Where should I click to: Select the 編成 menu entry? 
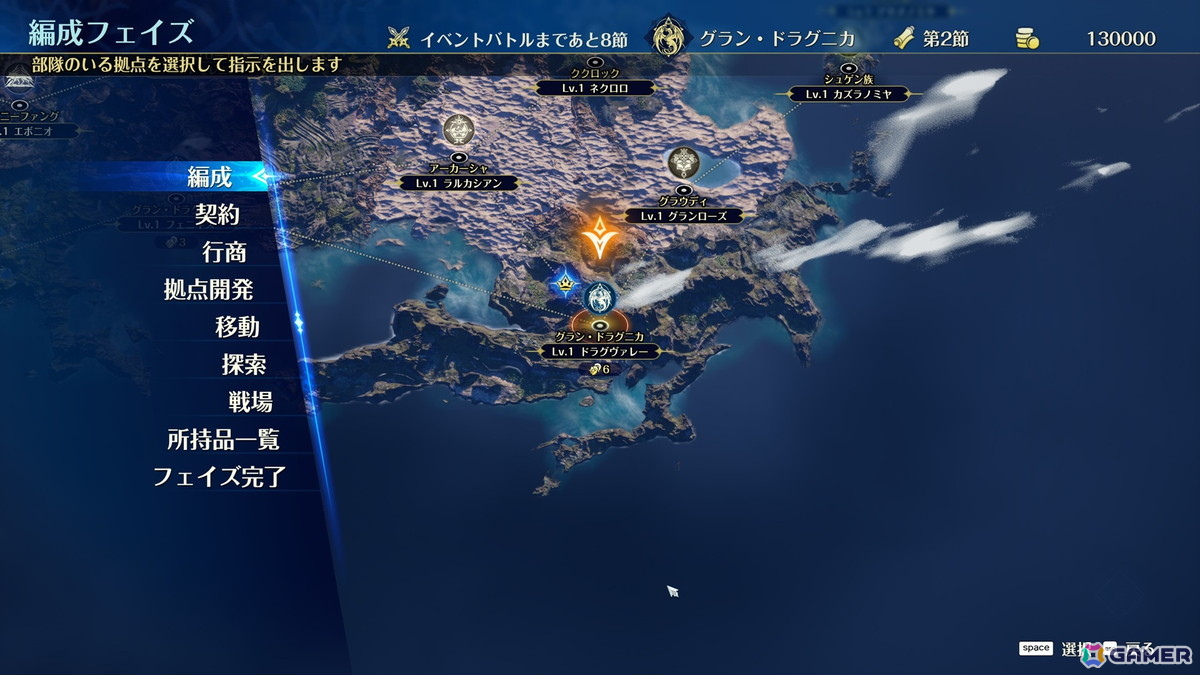coord(210,177)
